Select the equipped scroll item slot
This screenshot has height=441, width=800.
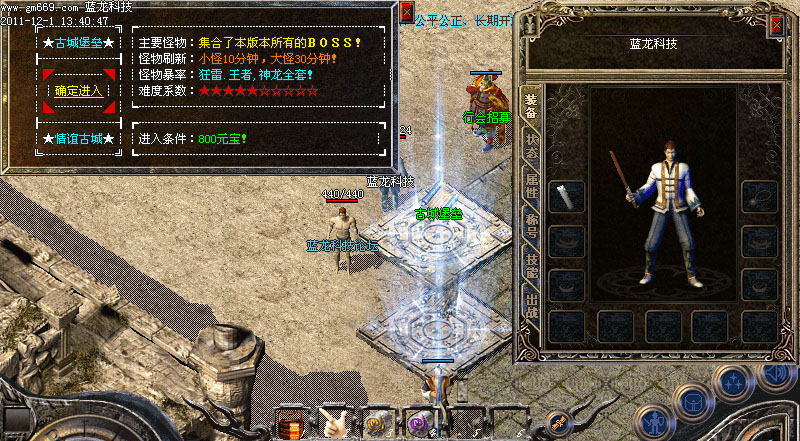567,197
